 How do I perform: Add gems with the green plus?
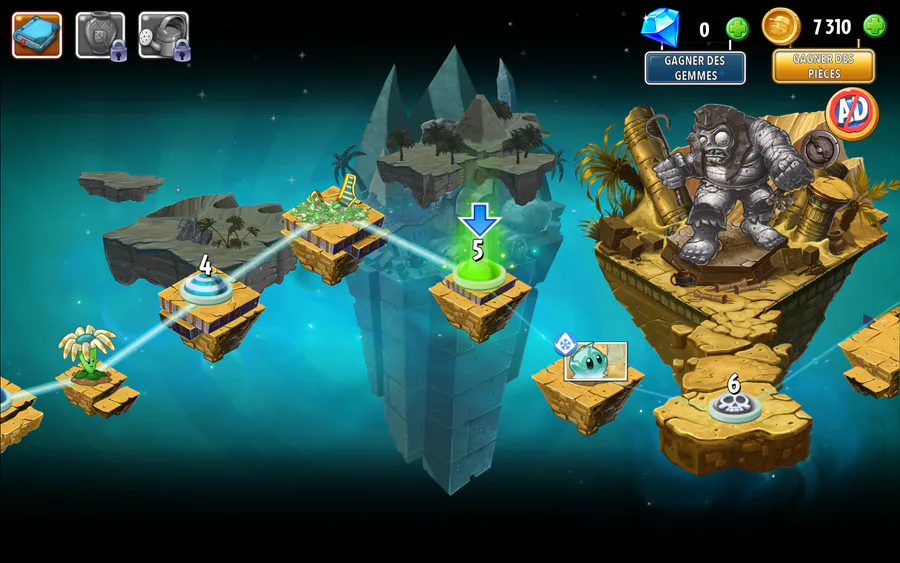[737, 28]
